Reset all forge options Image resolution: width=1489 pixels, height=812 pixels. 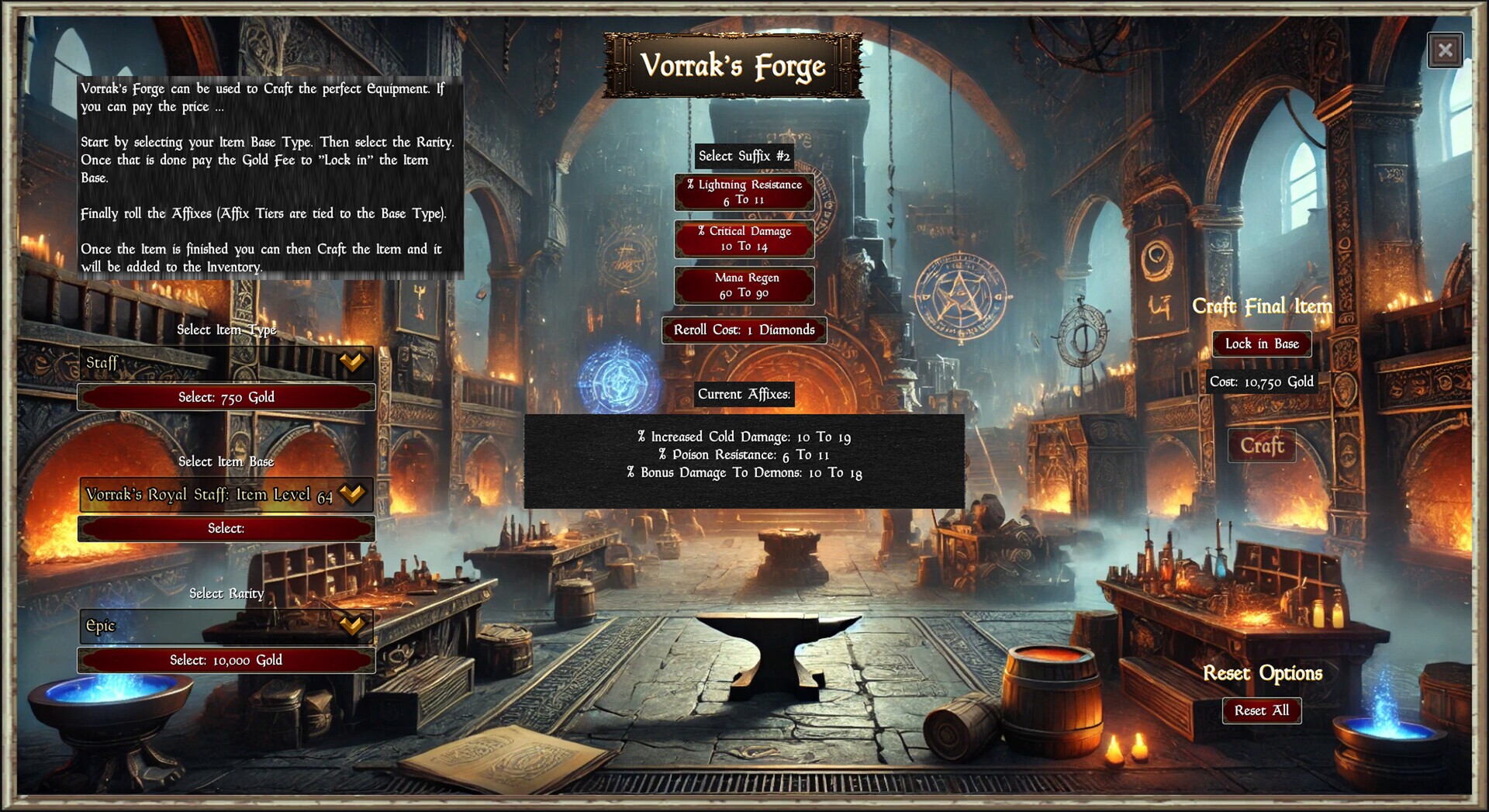1262,710
